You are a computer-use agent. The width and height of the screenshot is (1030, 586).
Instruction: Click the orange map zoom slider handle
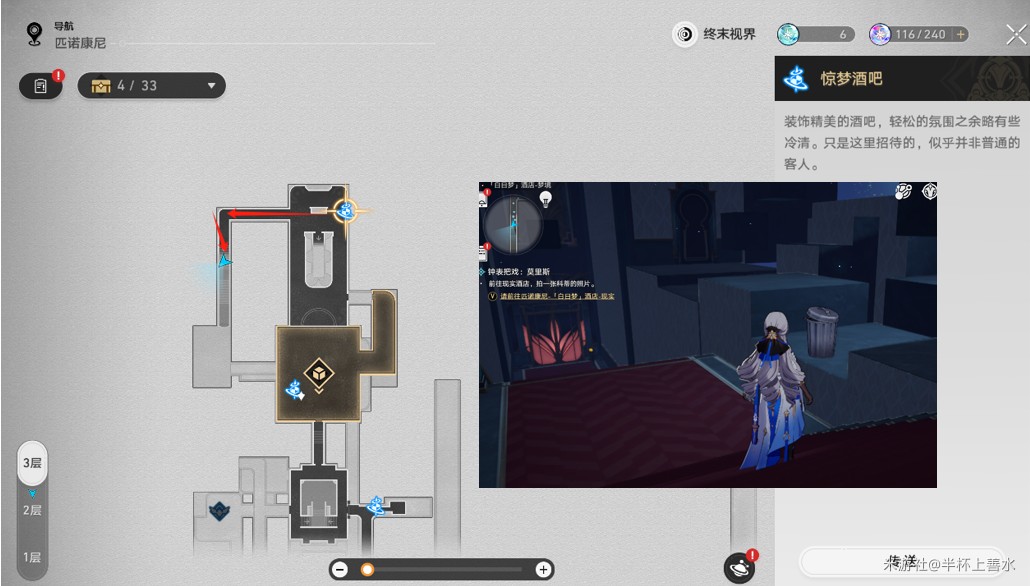(367, 570)
